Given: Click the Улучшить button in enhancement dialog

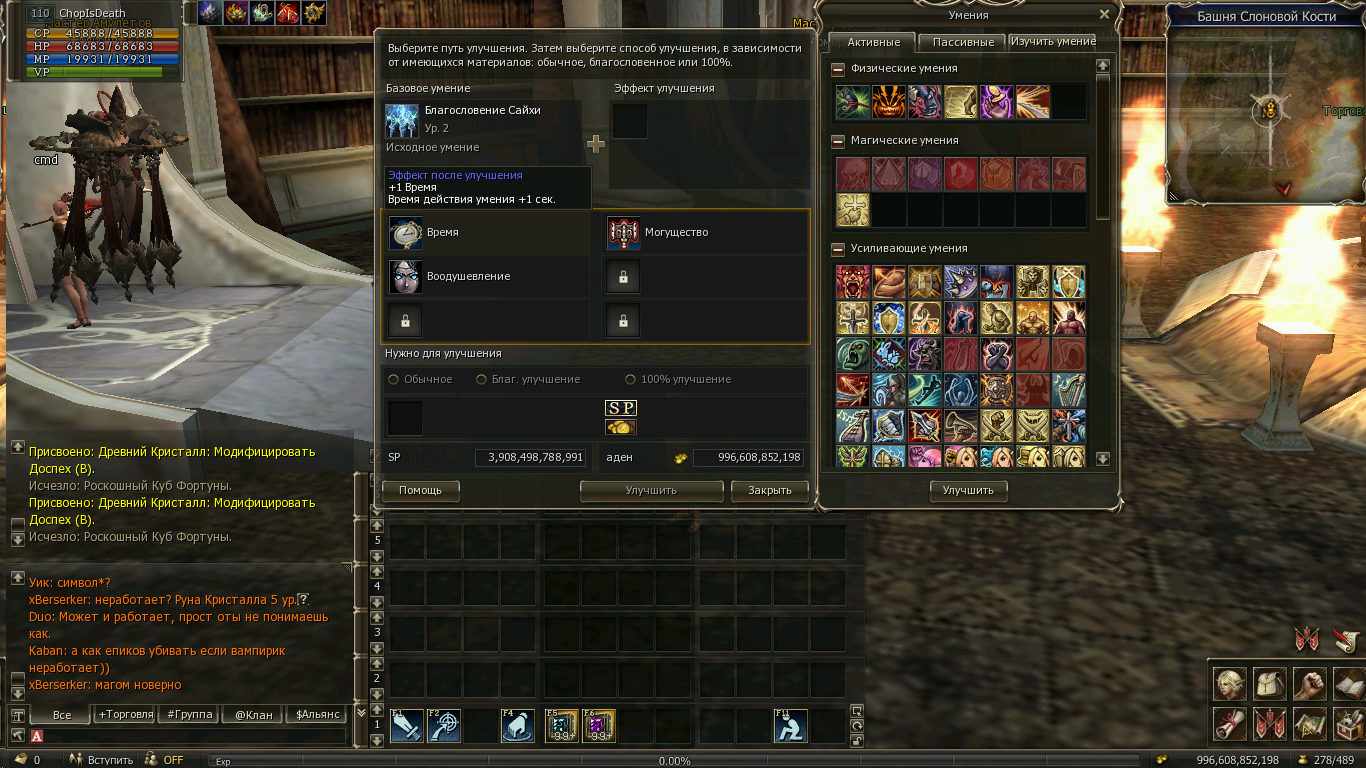Looking at the screenshot, I should click(651, 490).
